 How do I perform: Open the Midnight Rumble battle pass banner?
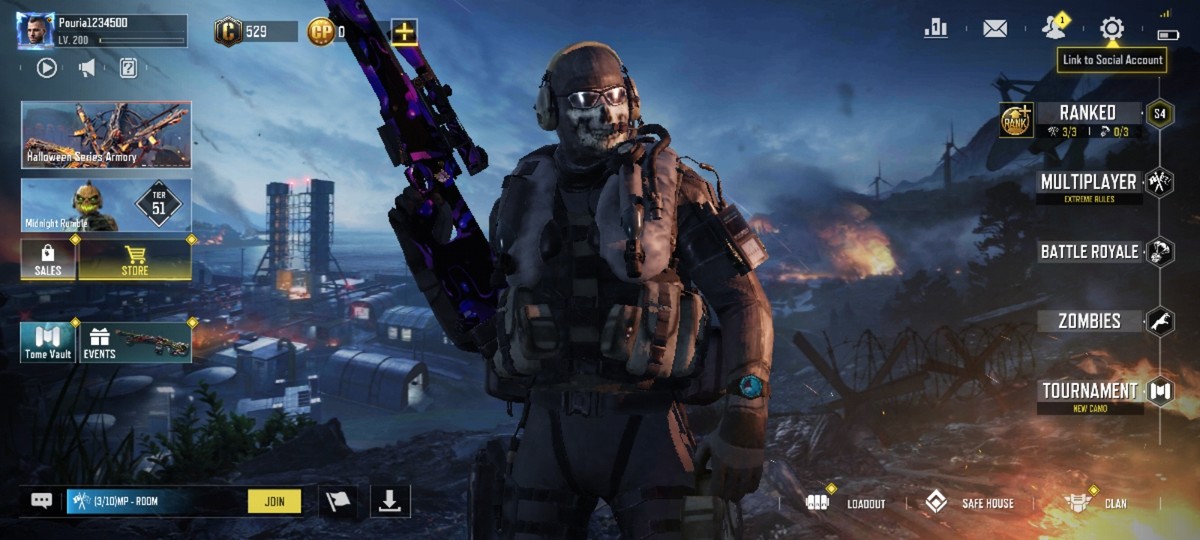point(106,205)
